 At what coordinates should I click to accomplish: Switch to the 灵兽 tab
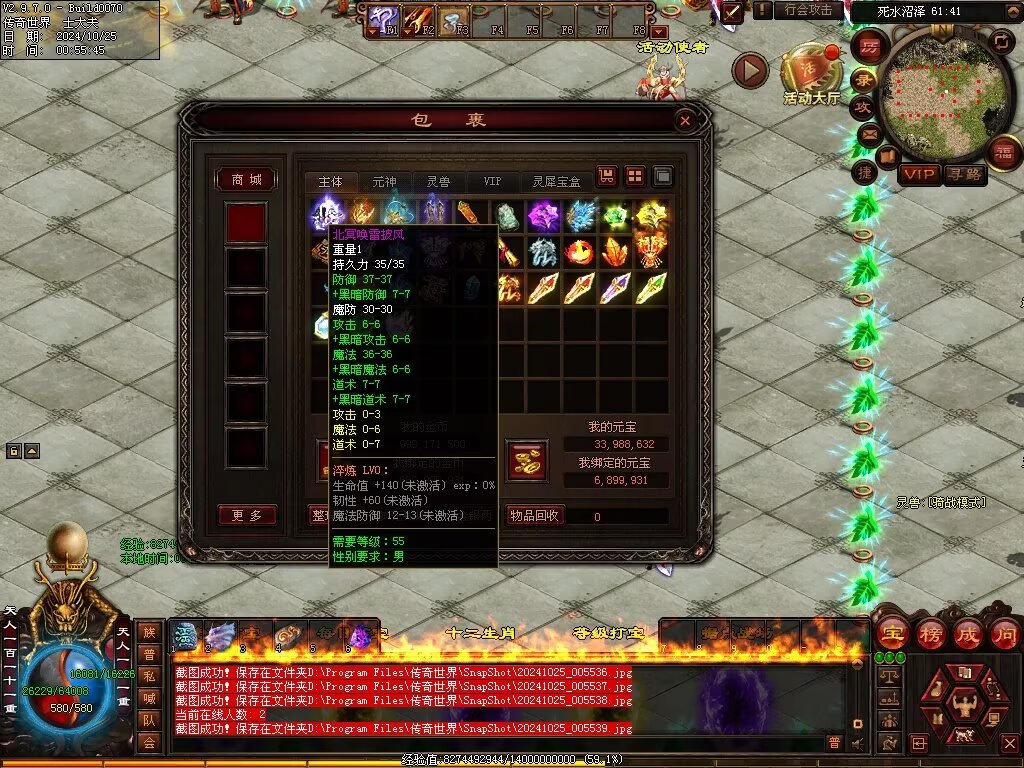coord(438,182)
